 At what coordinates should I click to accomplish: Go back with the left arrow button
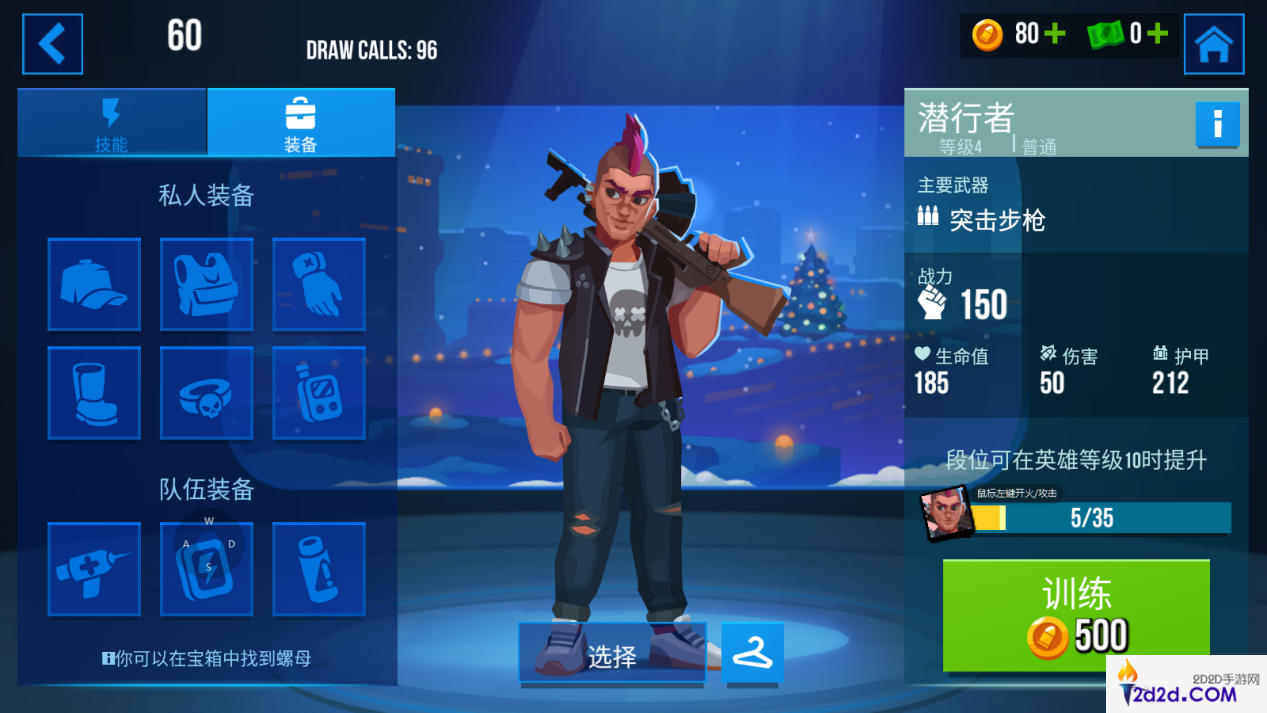pyautogui.click(x=52, y=44)
